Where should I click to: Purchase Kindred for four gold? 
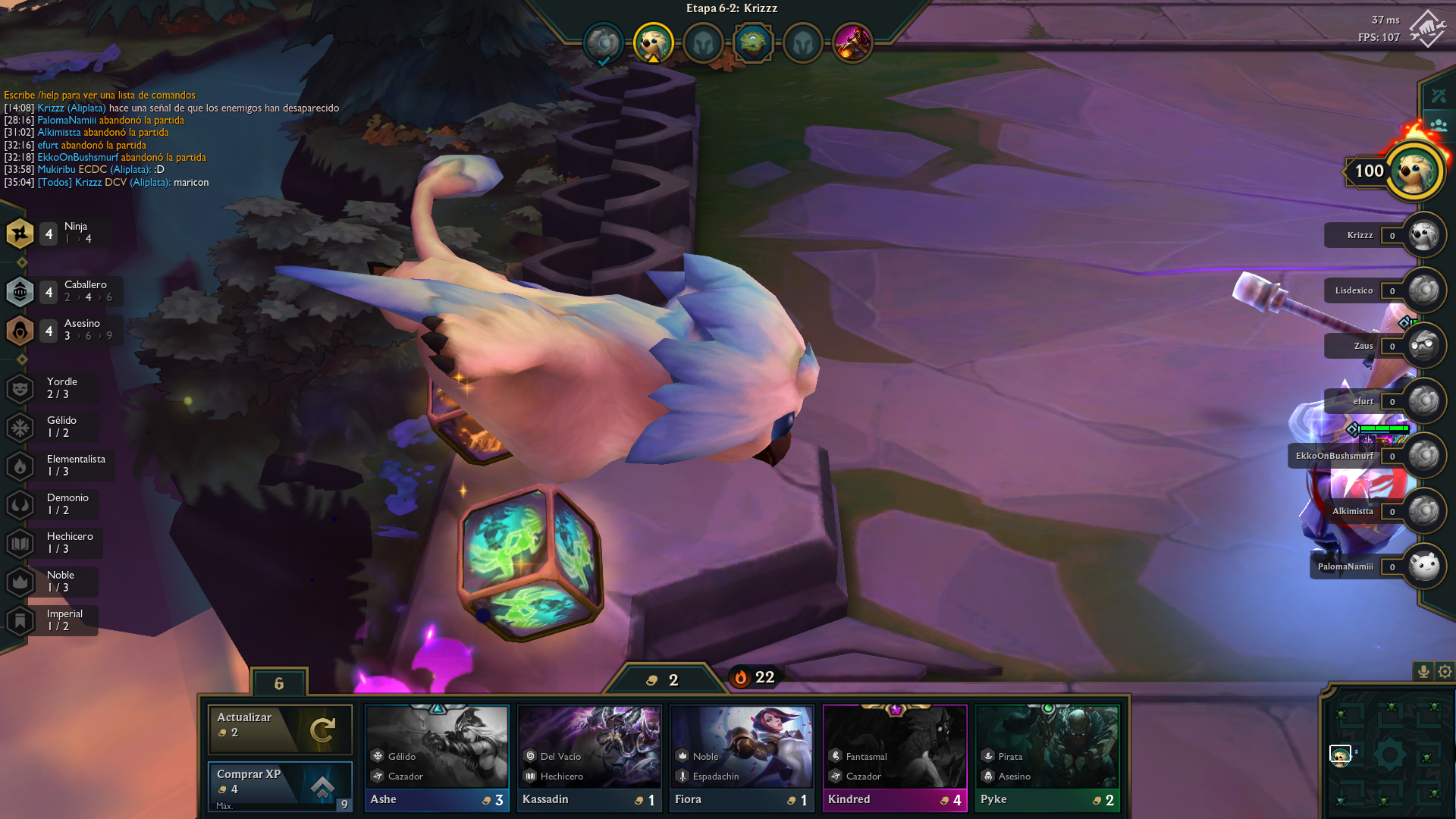tap(895, 758)
